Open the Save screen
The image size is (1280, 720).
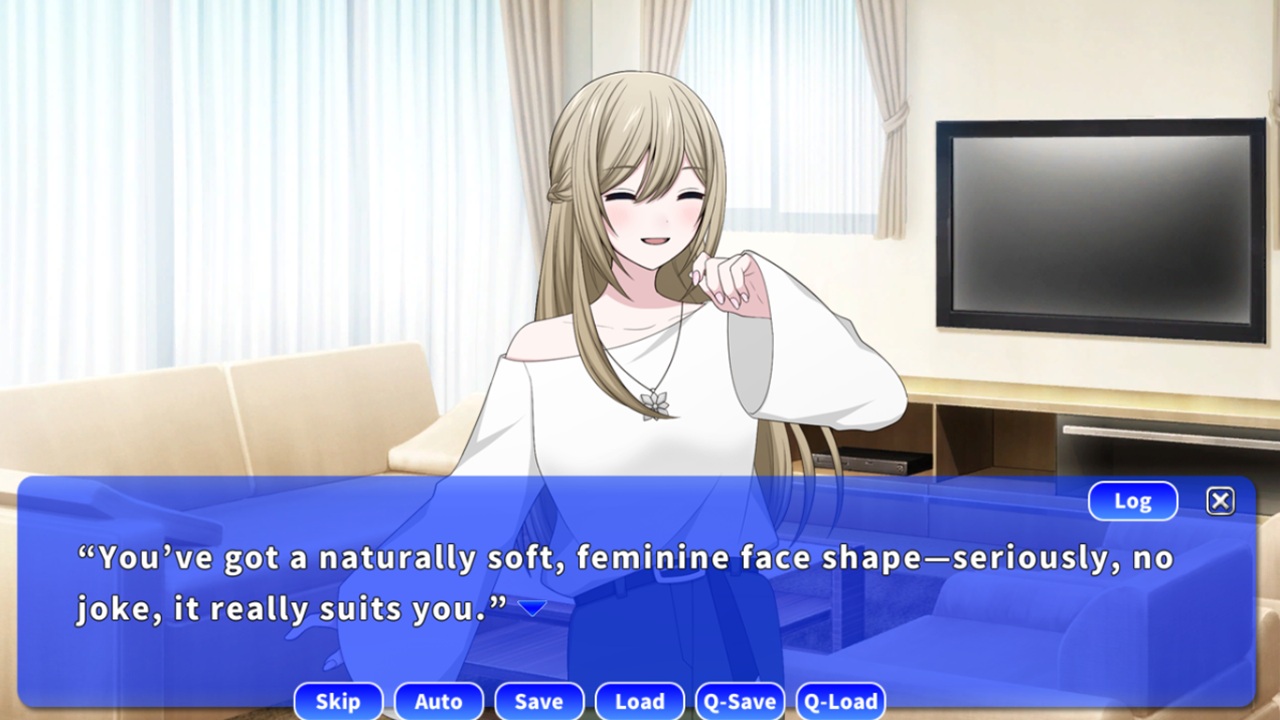click(x=539, y=701)
